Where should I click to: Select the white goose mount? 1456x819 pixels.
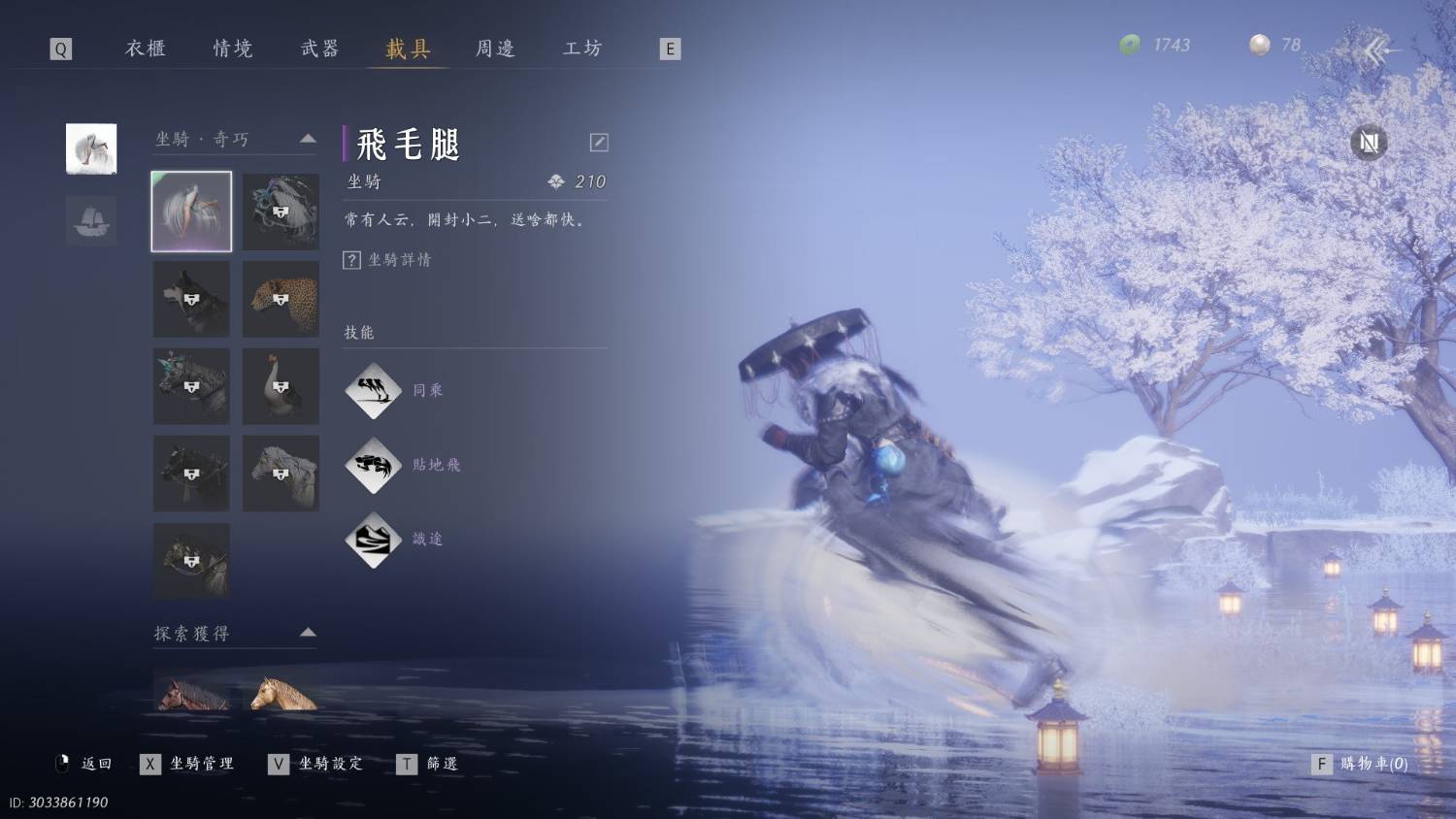click(281, 386)
